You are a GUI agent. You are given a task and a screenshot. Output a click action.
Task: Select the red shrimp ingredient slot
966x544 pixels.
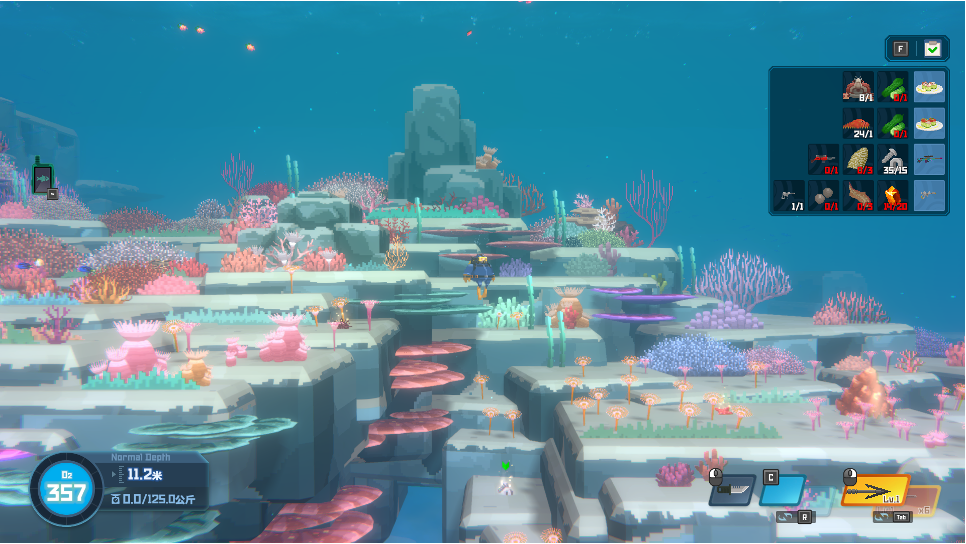pyautogui.click(x=857, y=124)
